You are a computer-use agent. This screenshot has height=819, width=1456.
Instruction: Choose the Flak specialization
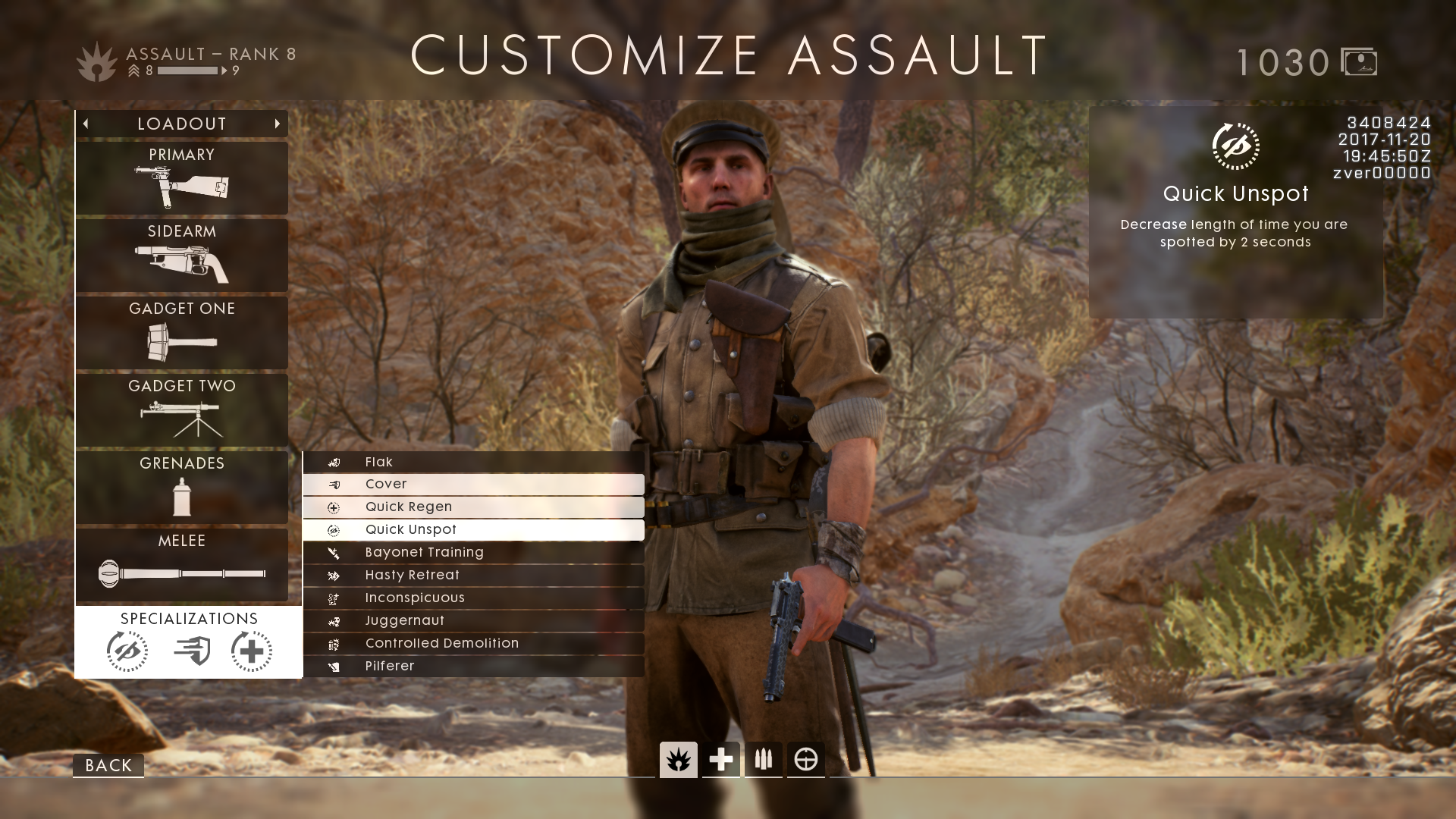point(473,462)
